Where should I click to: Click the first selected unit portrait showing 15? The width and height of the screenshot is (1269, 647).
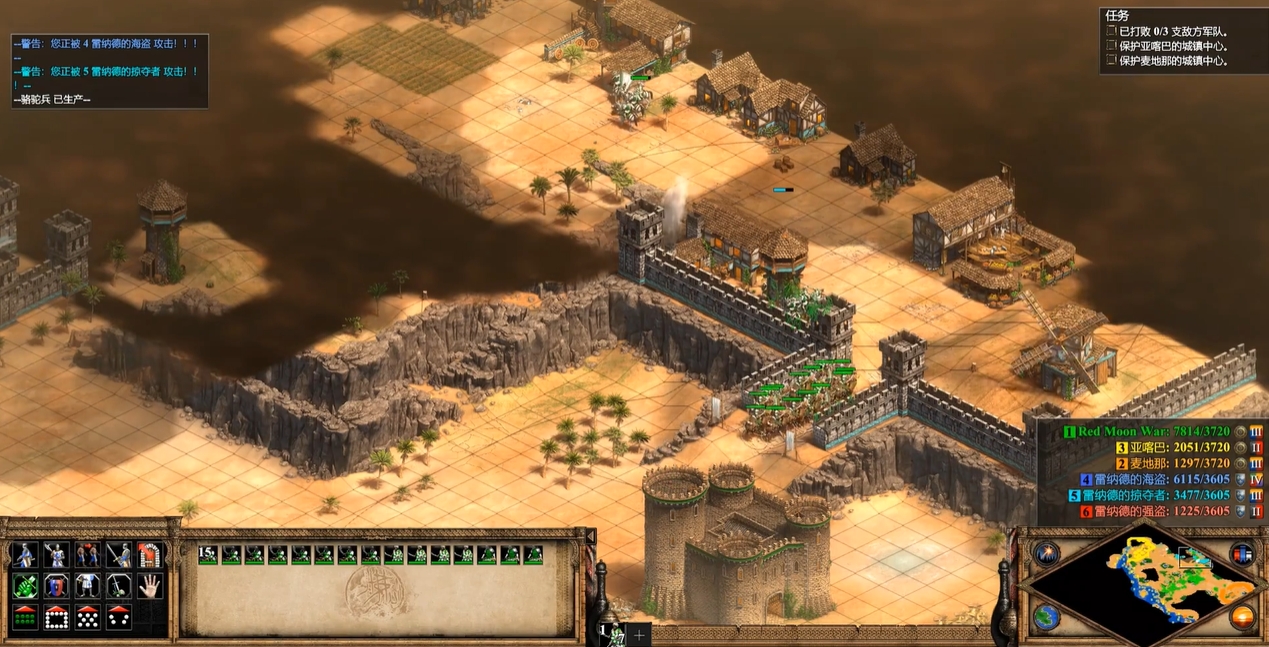click(208, 555)
